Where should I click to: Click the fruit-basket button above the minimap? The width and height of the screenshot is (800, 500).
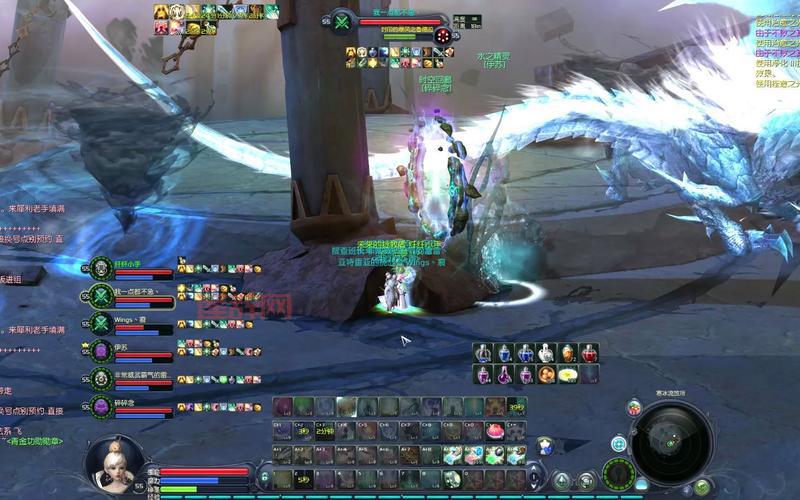click(x=633, y=407)
